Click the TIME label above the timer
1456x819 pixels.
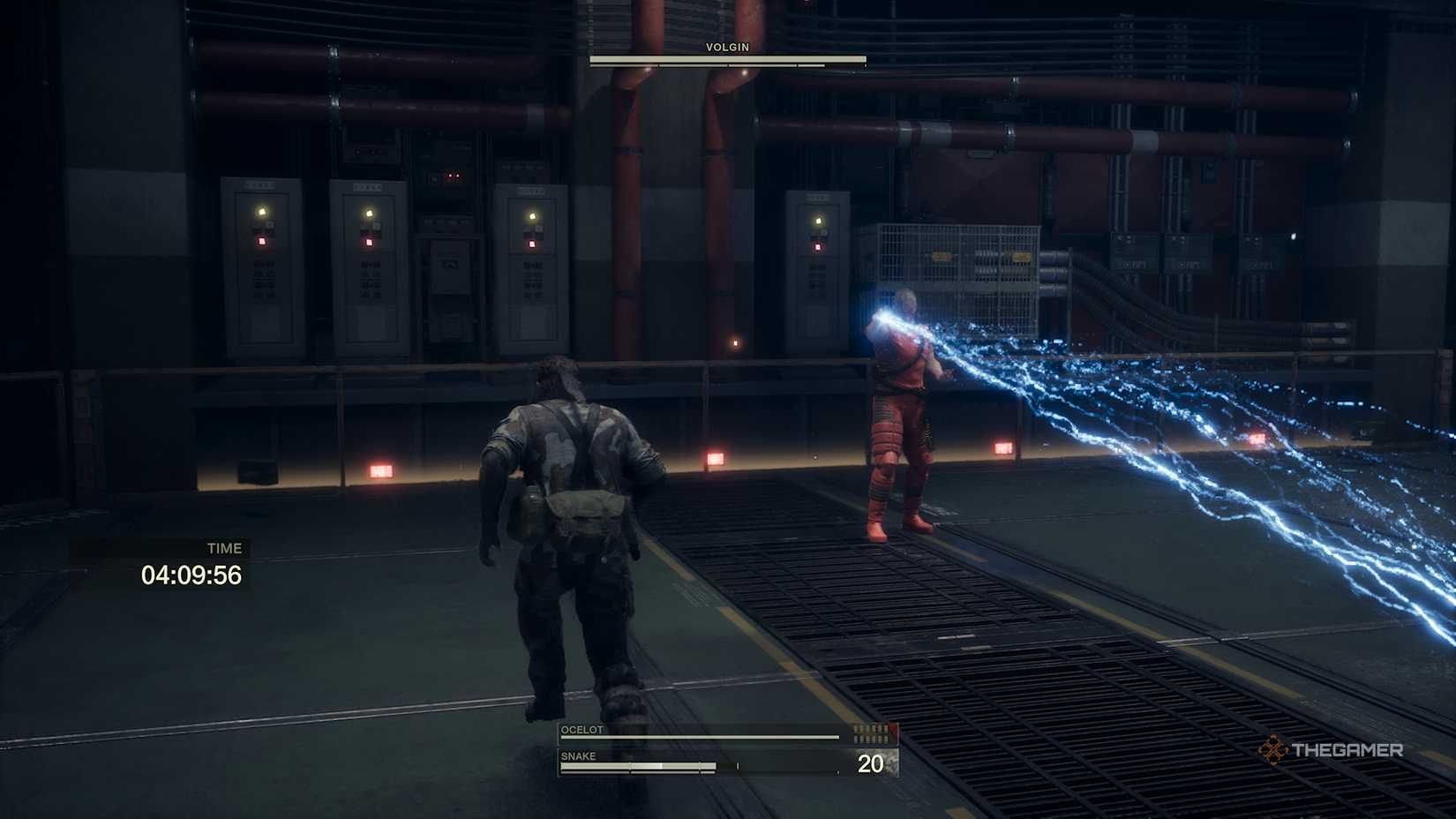click(x=225, y=547)
